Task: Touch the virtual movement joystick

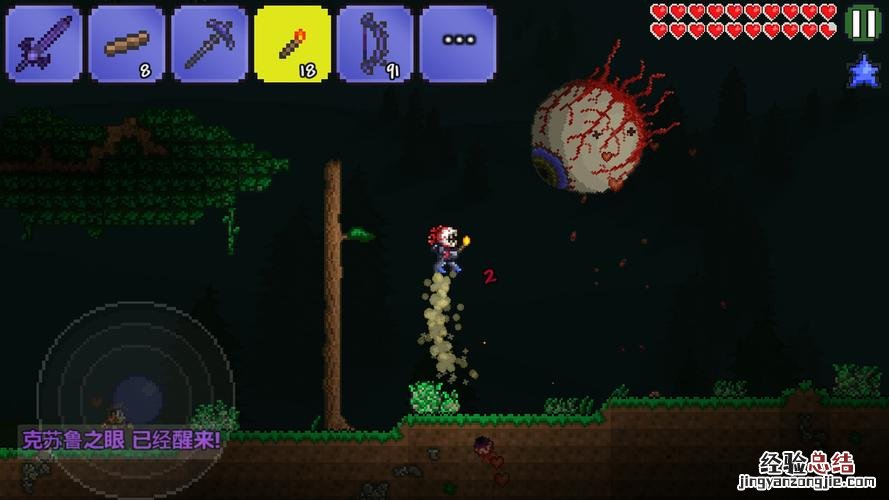Action: point(136,395)
